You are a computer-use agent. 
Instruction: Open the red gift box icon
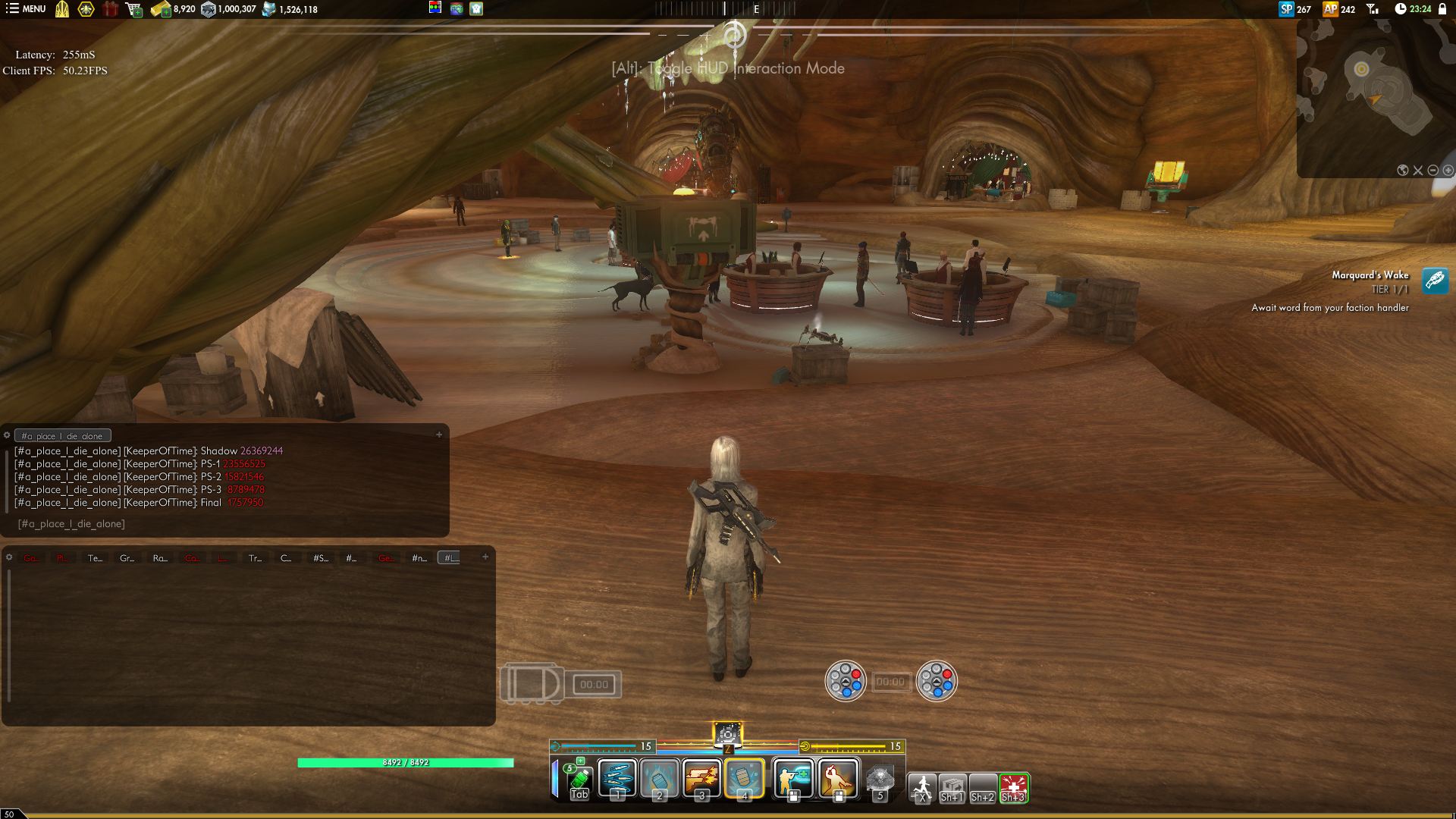pyautogui.click(x=111, y=9)
